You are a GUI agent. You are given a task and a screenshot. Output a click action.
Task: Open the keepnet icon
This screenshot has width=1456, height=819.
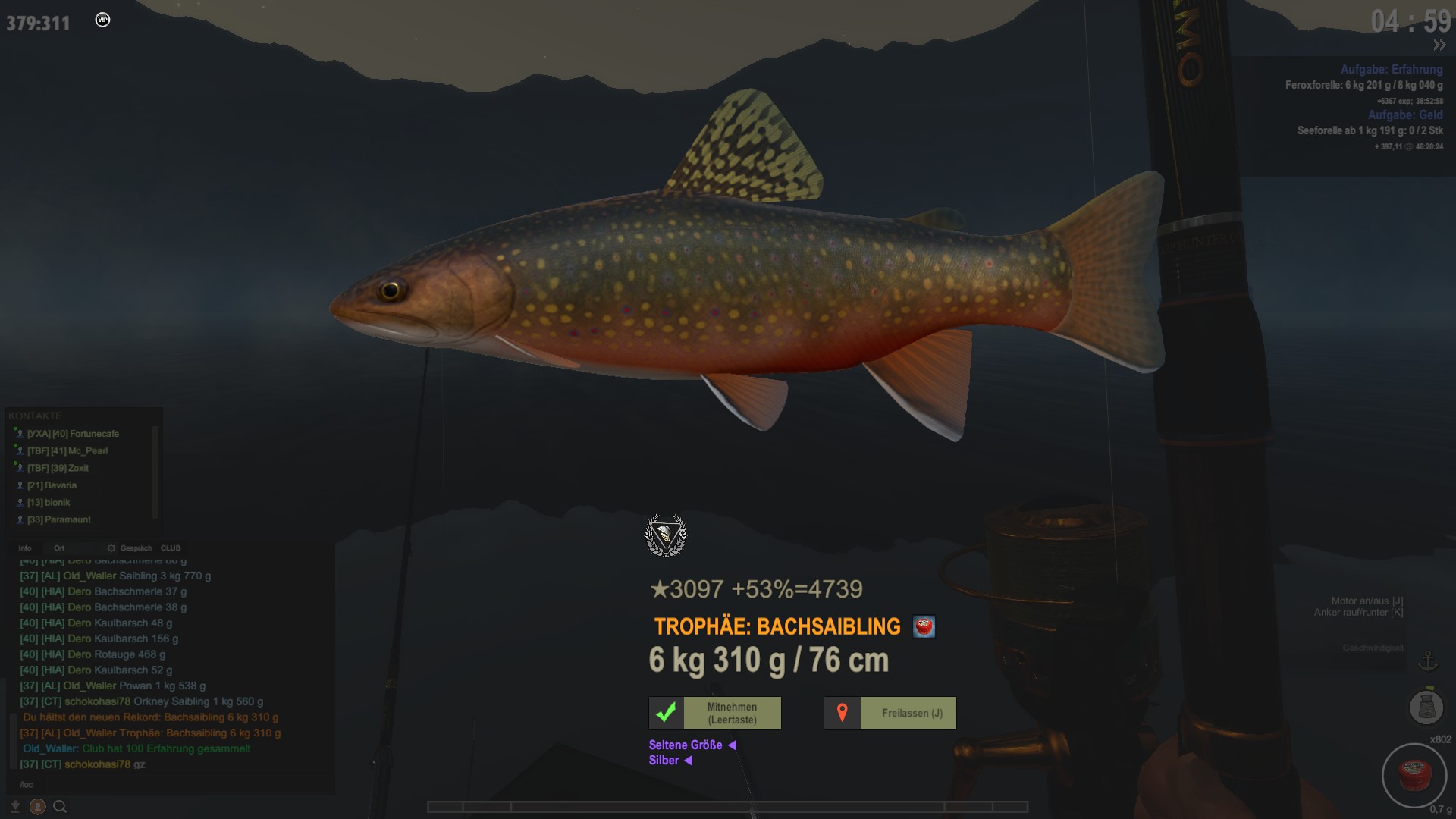pyautogui.click(x=1426, y=707)
